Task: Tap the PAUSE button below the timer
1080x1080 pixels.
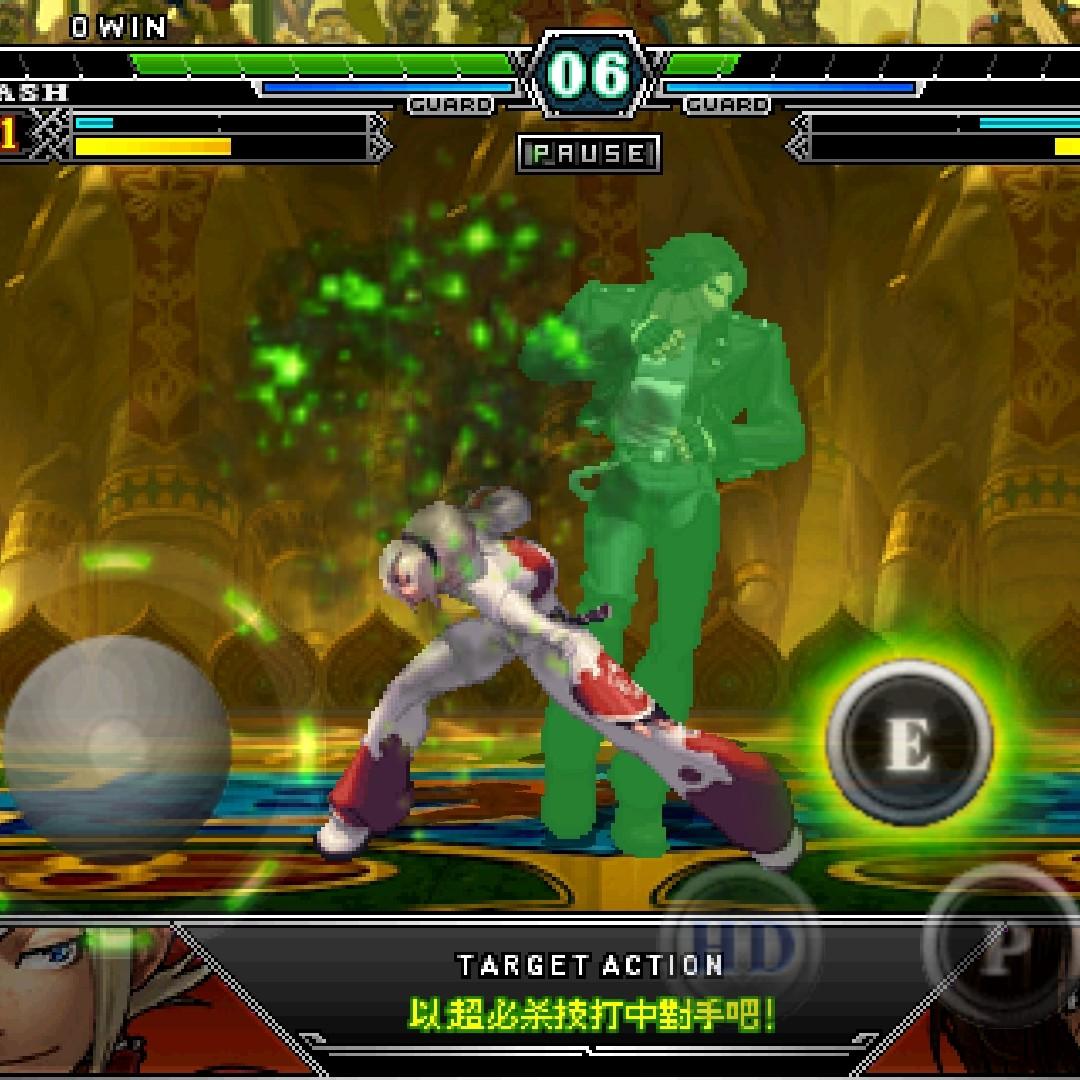Action: (x=589, y=154)
